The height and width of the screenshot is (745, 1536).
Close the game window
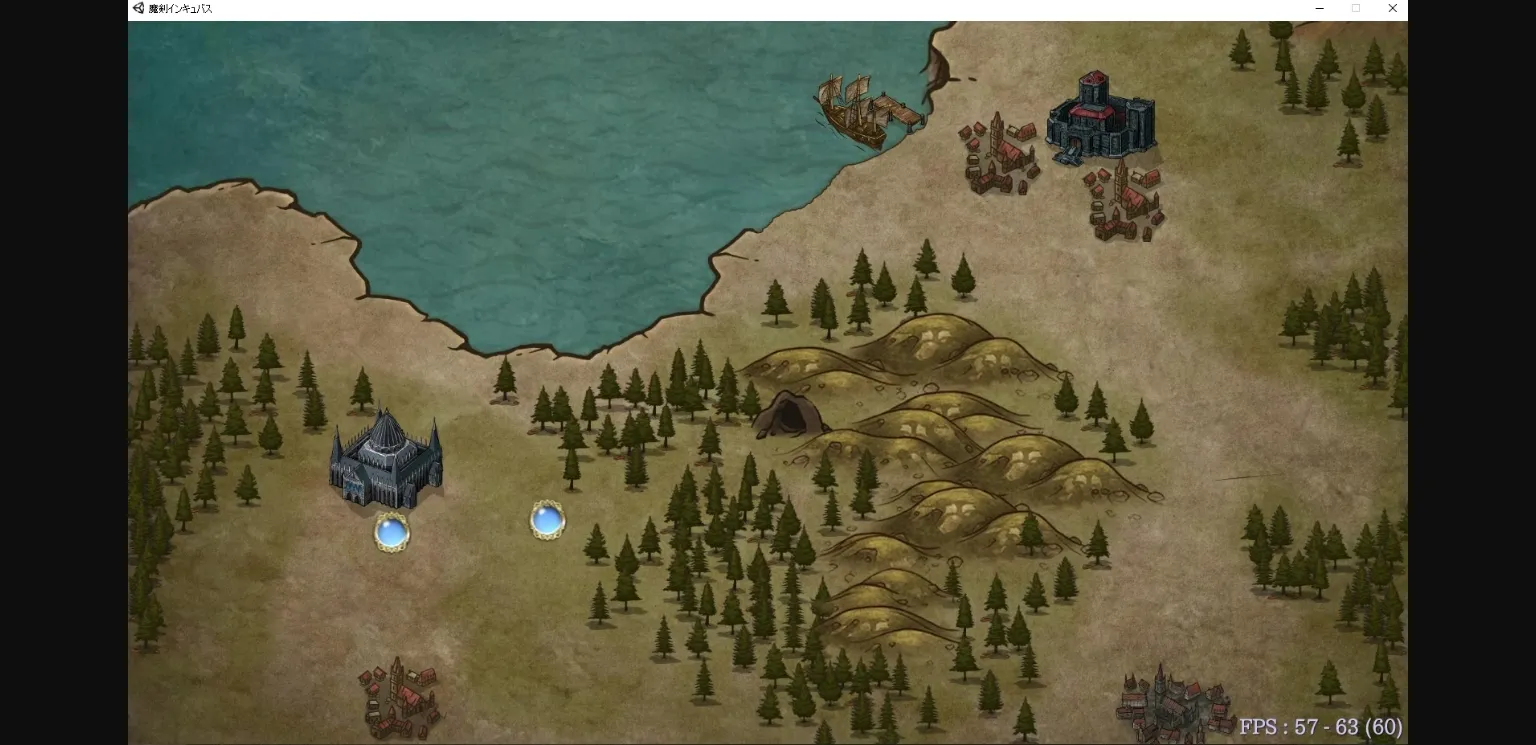(1392, 9)
